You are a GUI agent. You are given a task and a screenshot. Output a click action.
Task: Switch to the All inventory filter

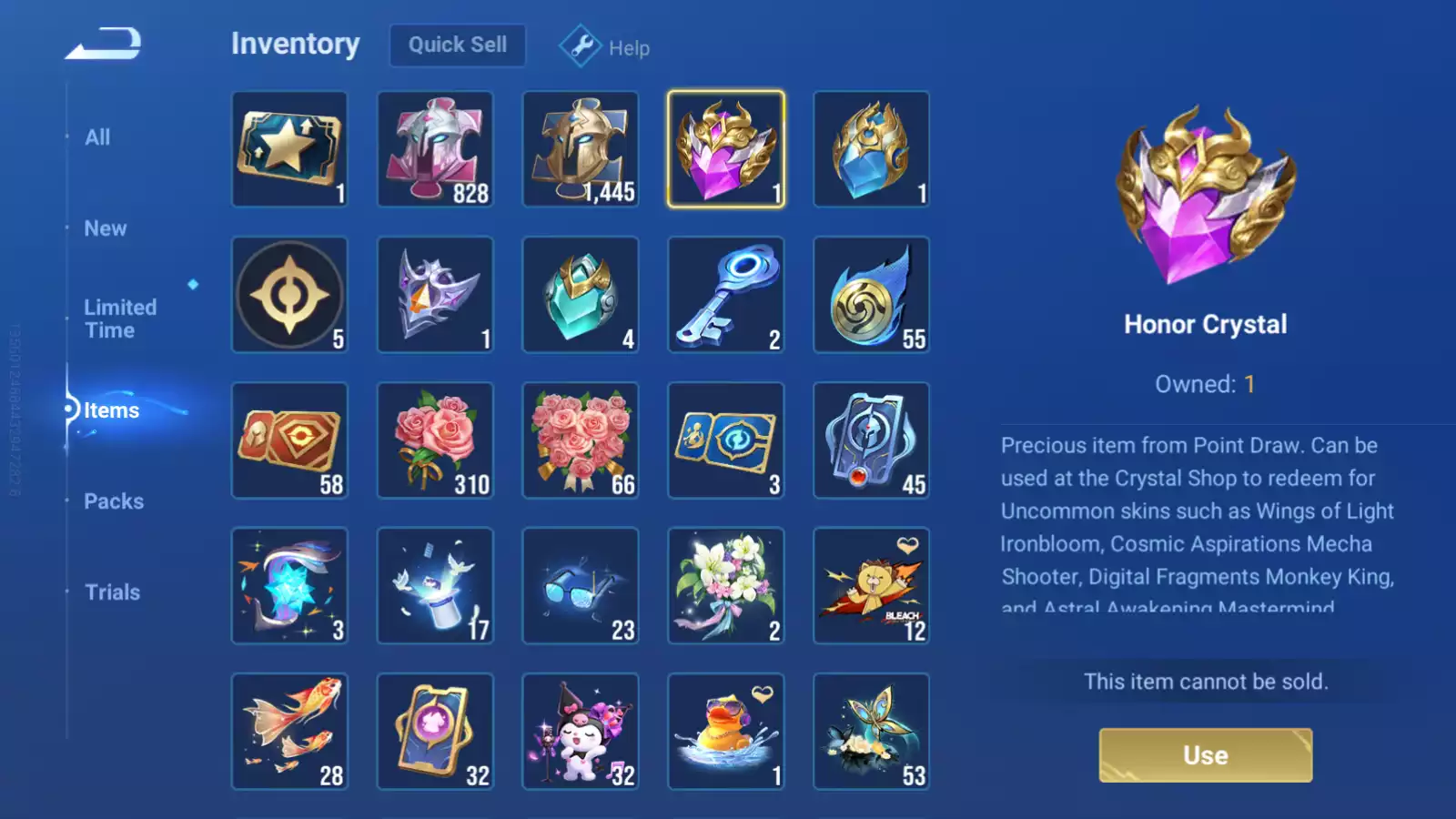[97, 136]
